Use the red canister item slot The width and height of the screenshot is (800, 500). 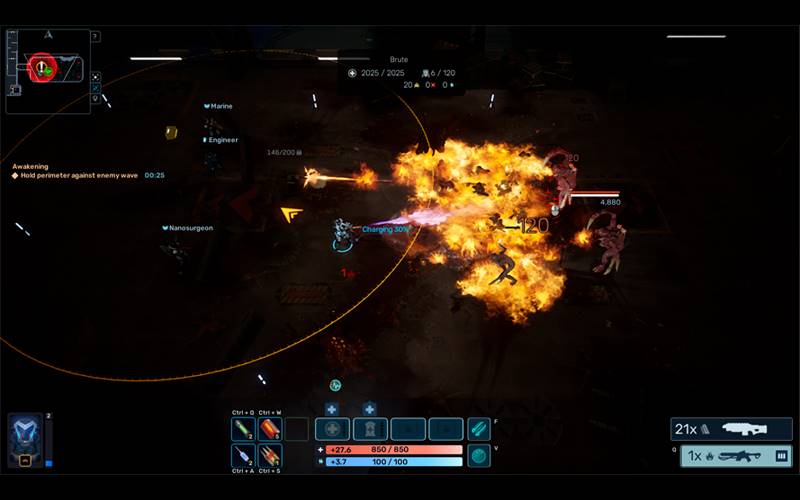point(270,429)
